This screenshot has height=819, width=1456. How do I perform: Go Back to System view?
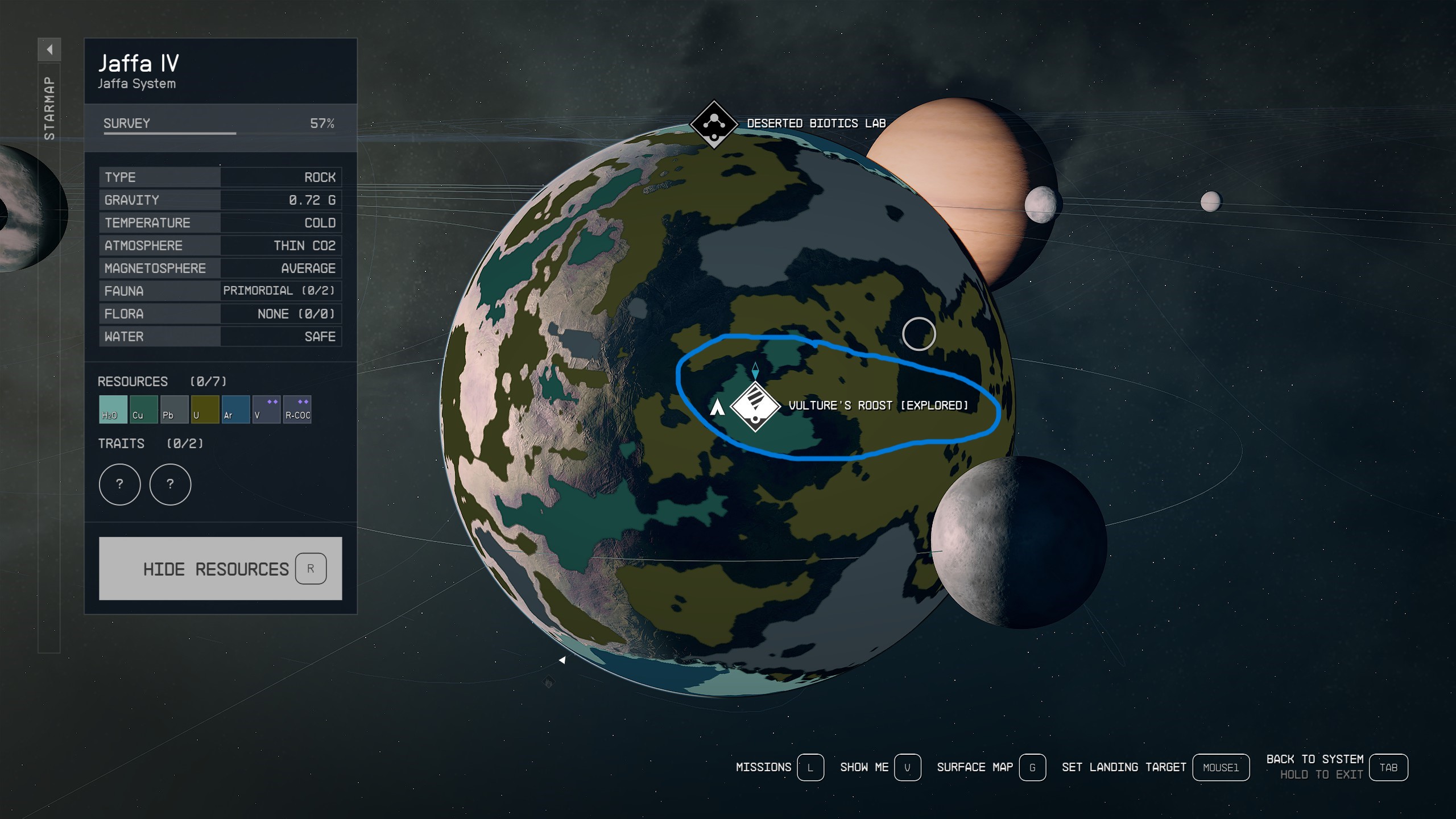(1388, 767)
